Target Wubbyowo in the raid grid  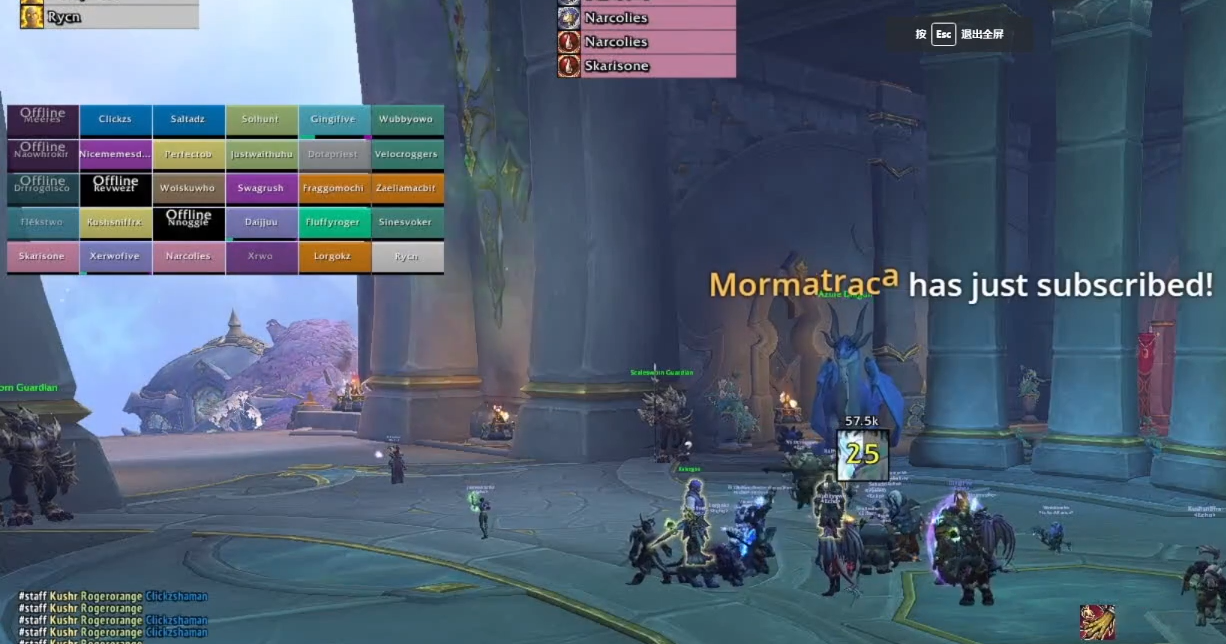(x=407, y=120)
